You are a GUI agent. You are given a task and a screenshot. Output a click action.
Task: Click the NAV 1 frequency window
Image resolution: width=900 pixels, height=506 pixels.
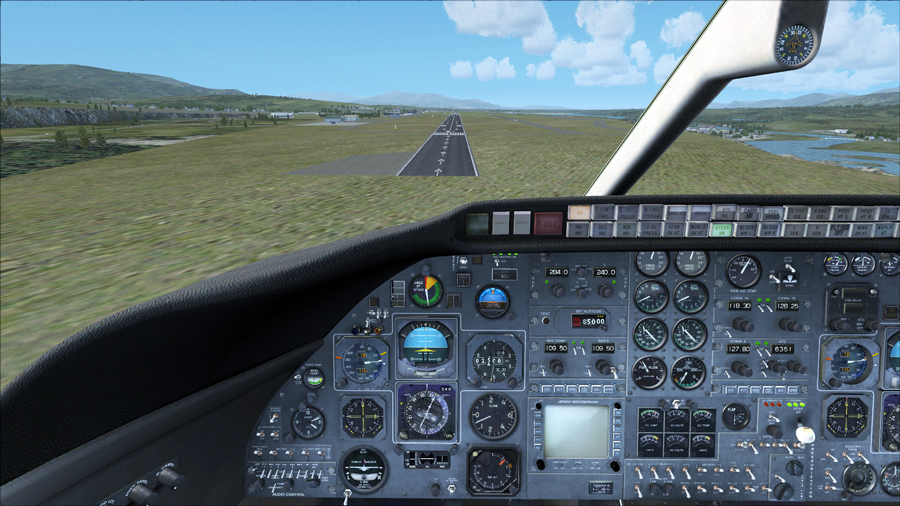click(555, 348)
